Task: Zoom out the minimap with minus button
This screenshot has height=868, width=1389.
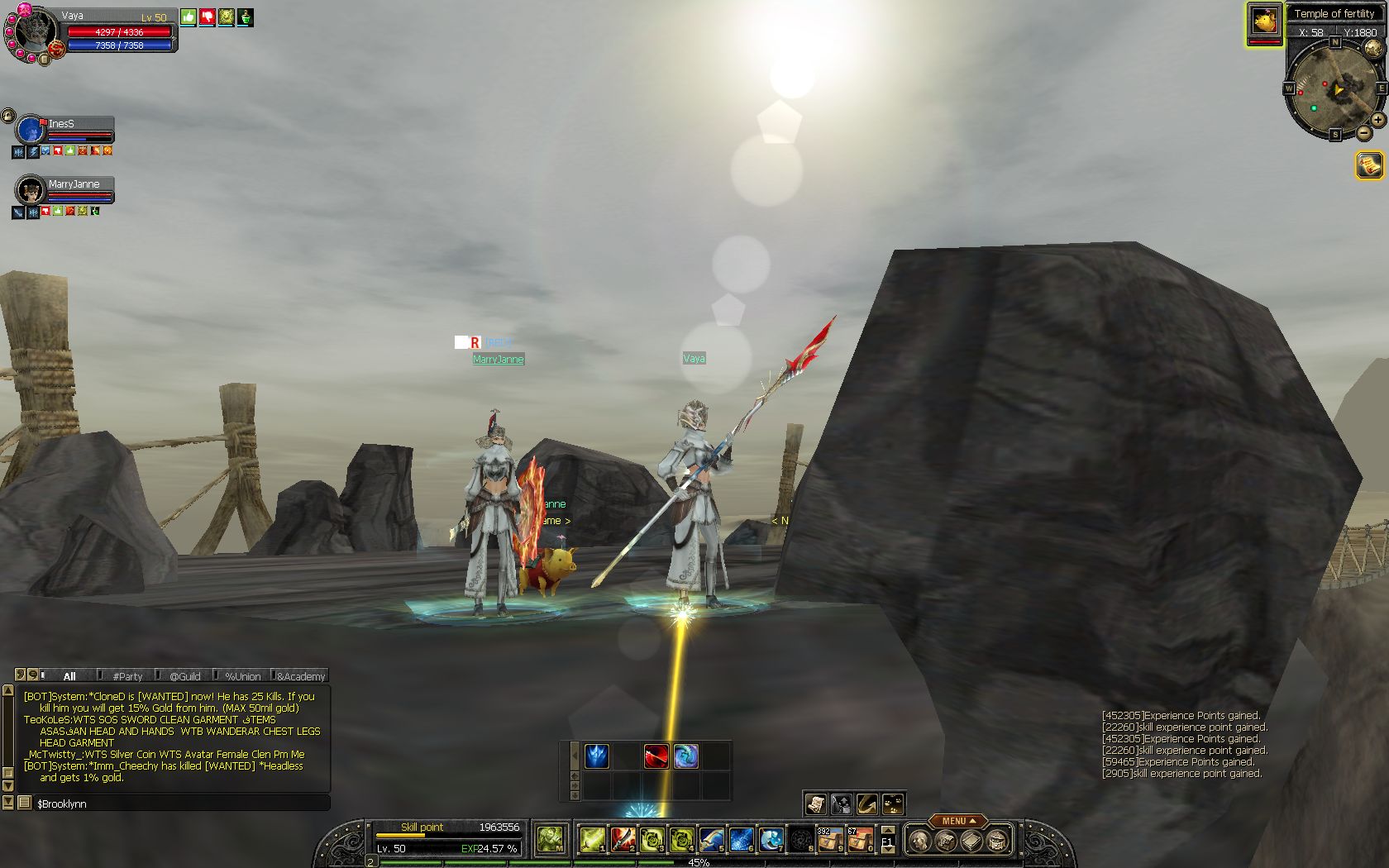Action: click(1363, 132)
